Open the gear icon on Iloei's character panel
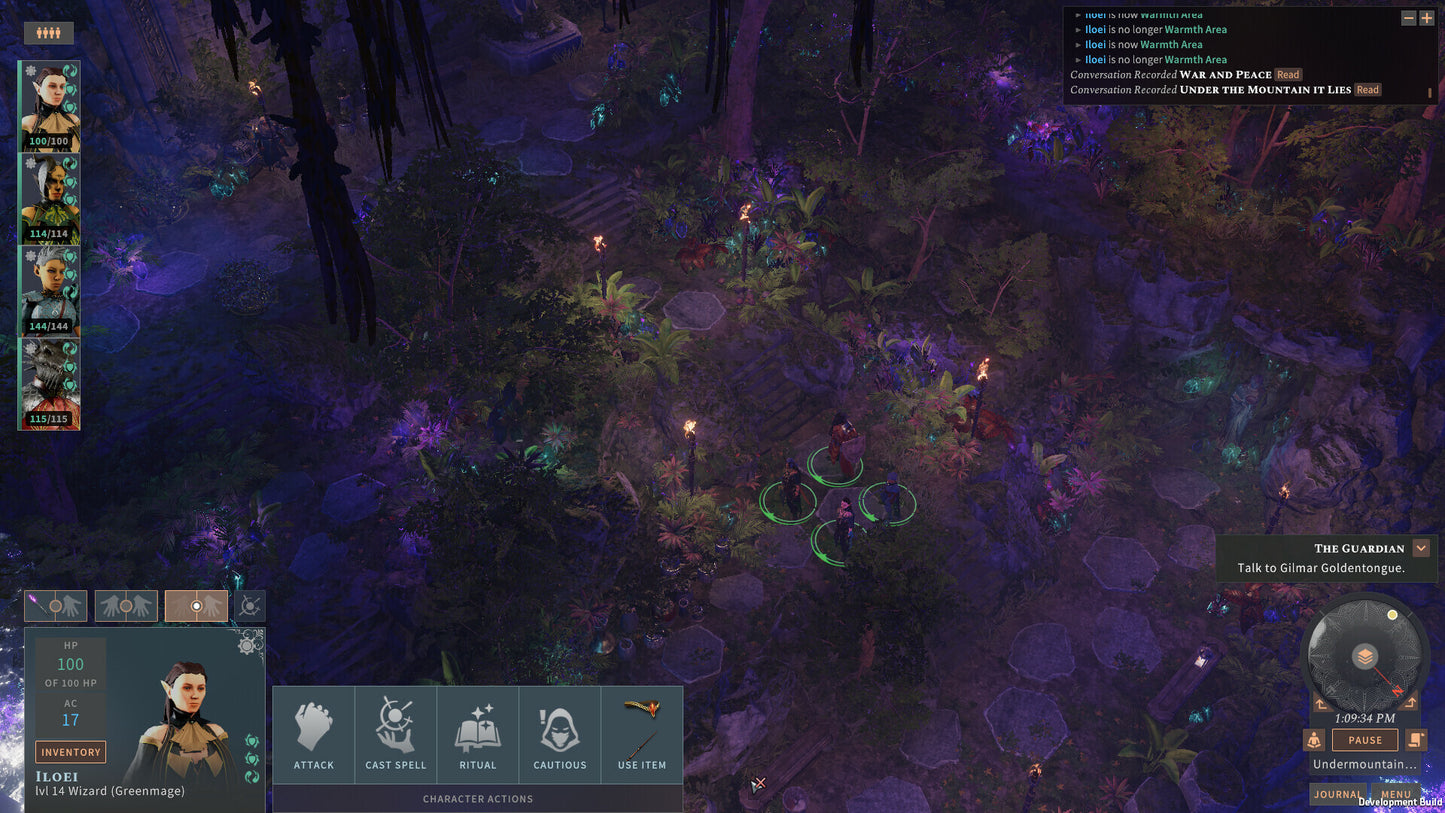1445x813 pixels. coord(245,646)
